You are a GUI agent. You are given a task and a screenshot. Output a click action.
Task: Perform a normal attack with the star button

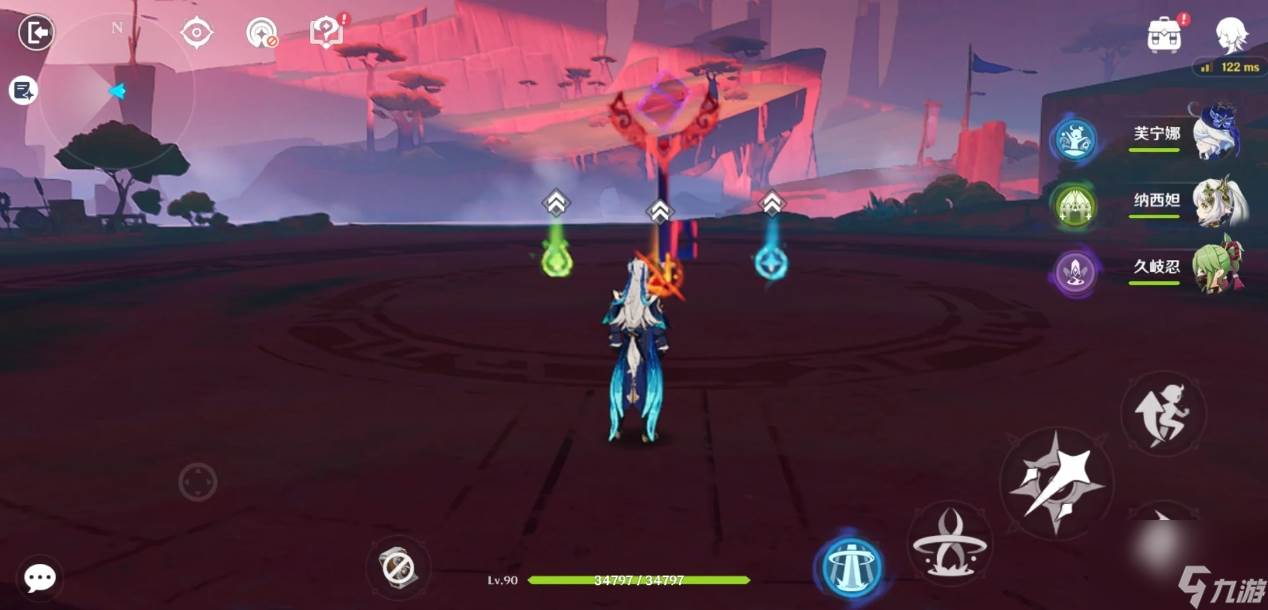1056,484
